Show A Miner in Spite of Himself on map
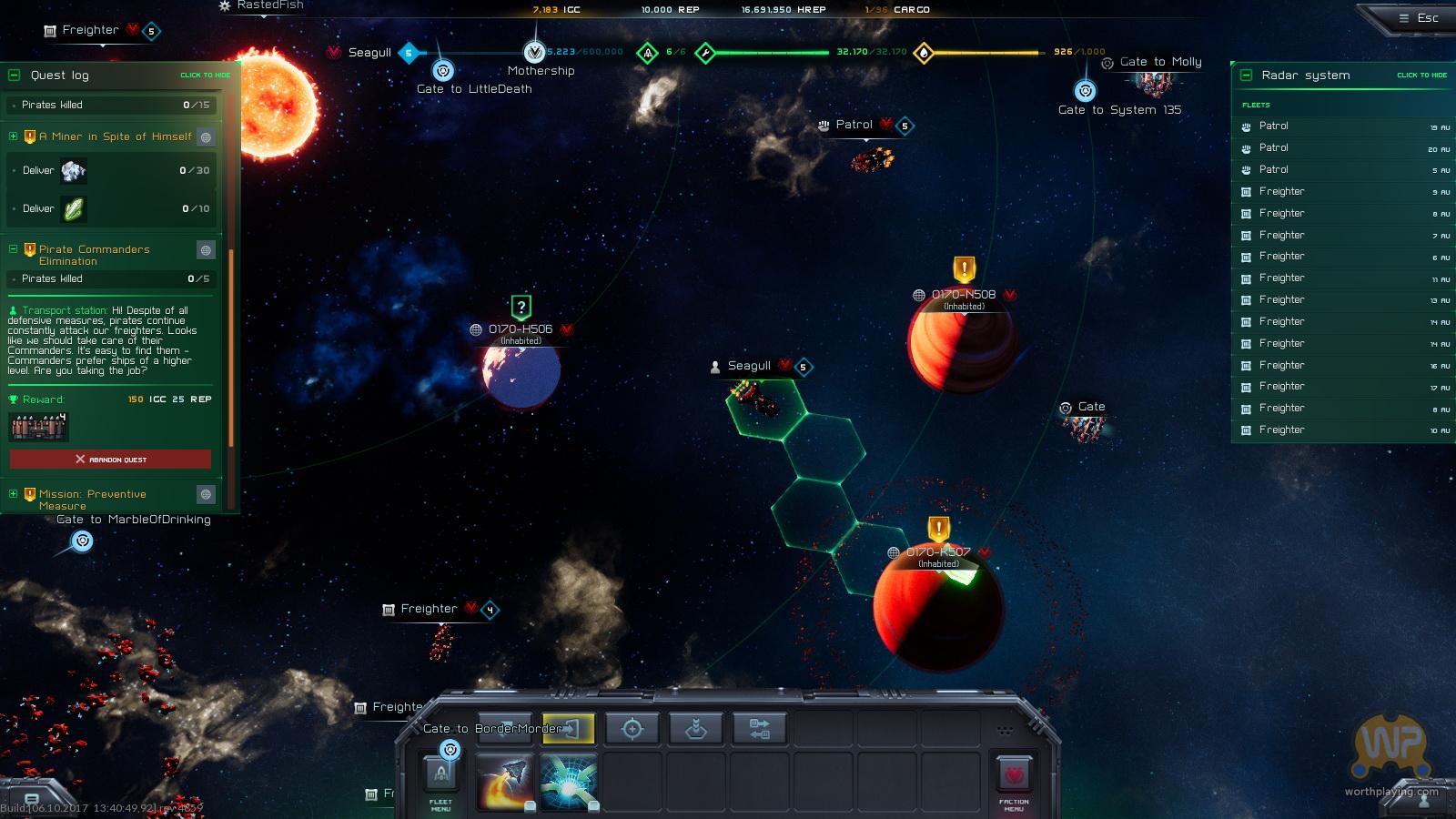Image resolution: width=1456 pixels, height=819 pixels. pyautogui.click(x=207, y=137)
